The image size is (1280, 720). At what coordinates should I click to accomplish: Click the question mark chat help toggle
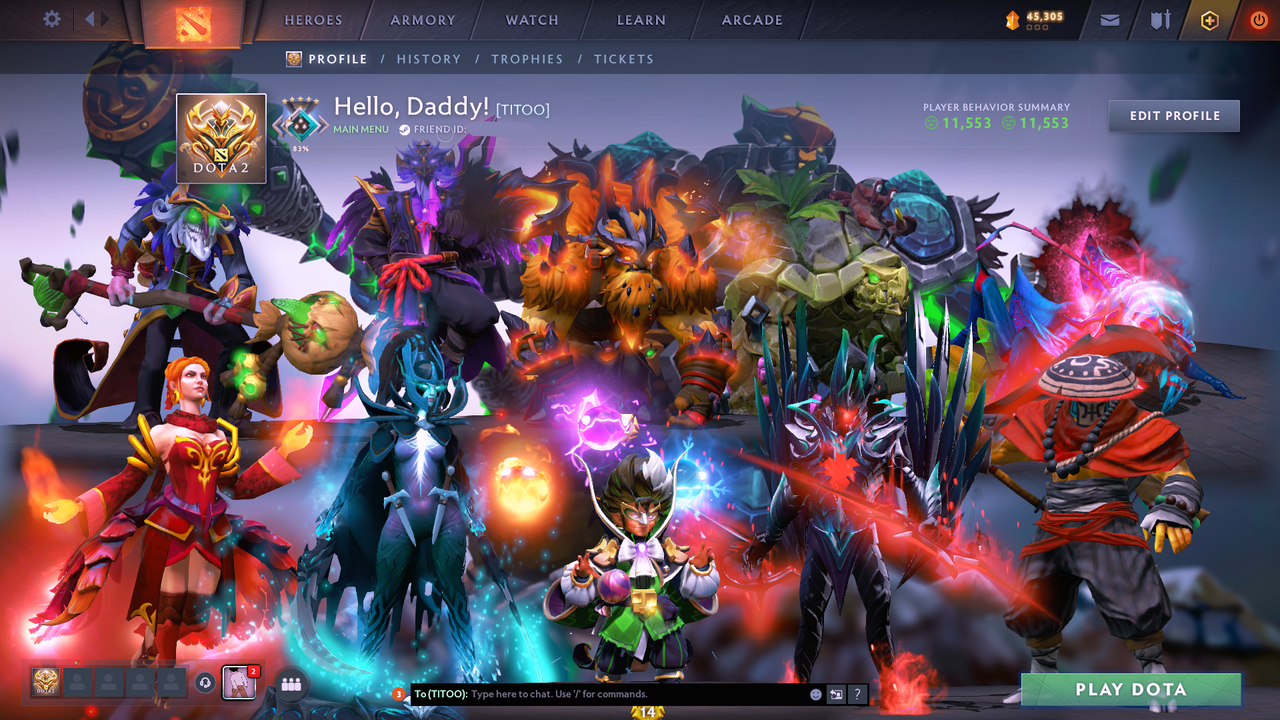(857, 693)
